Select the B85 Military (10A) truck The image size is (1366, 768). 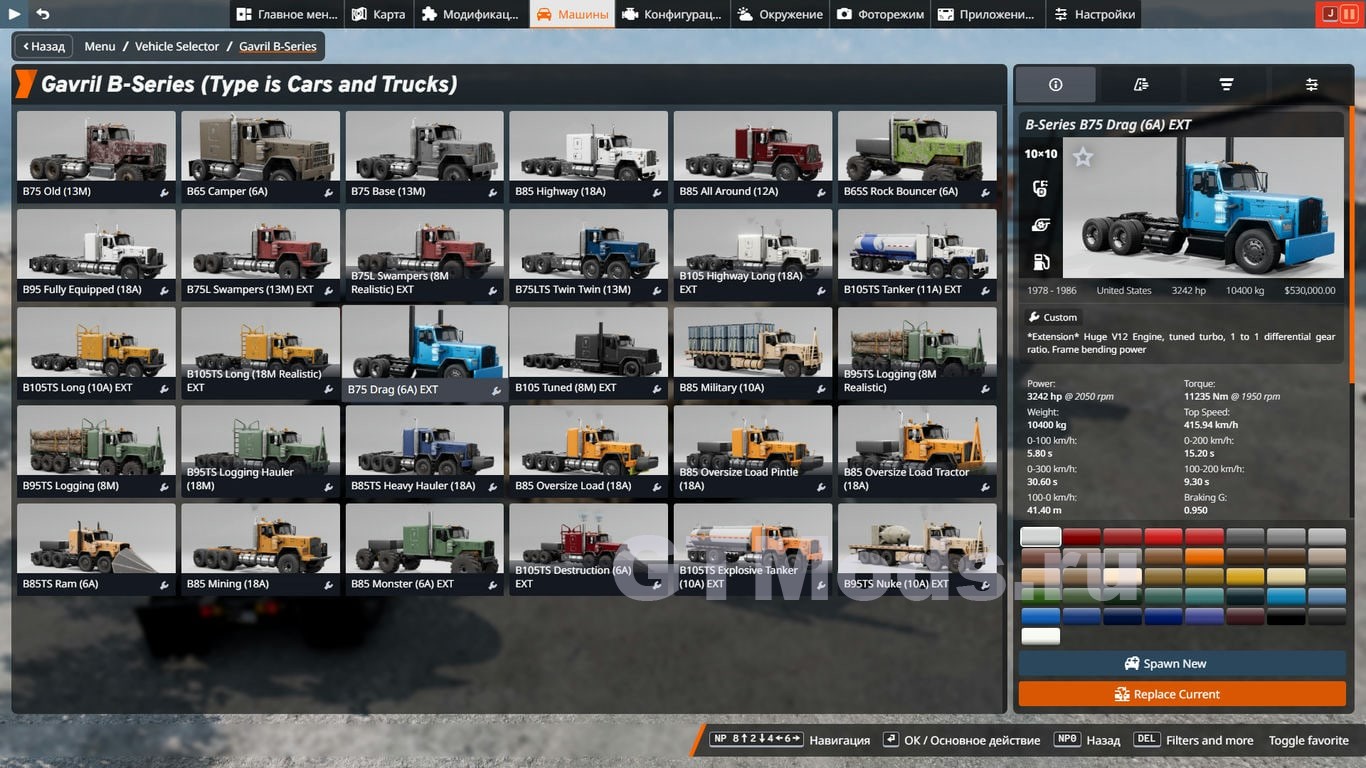click(x=753, y=352)
